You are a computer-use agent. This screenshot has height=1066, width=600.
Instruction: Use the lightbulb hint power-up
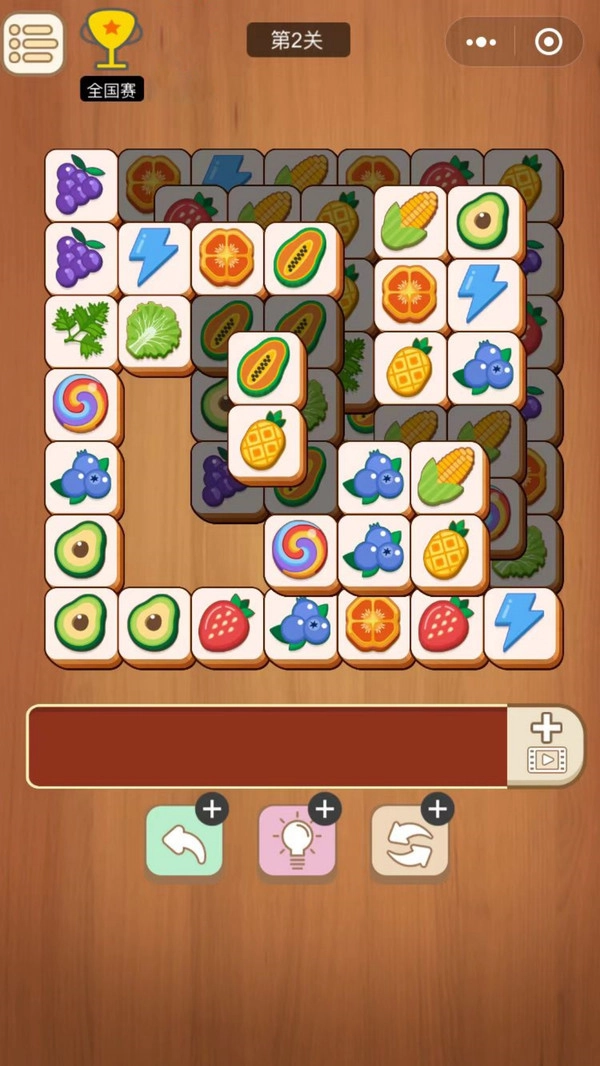(297, 842)
